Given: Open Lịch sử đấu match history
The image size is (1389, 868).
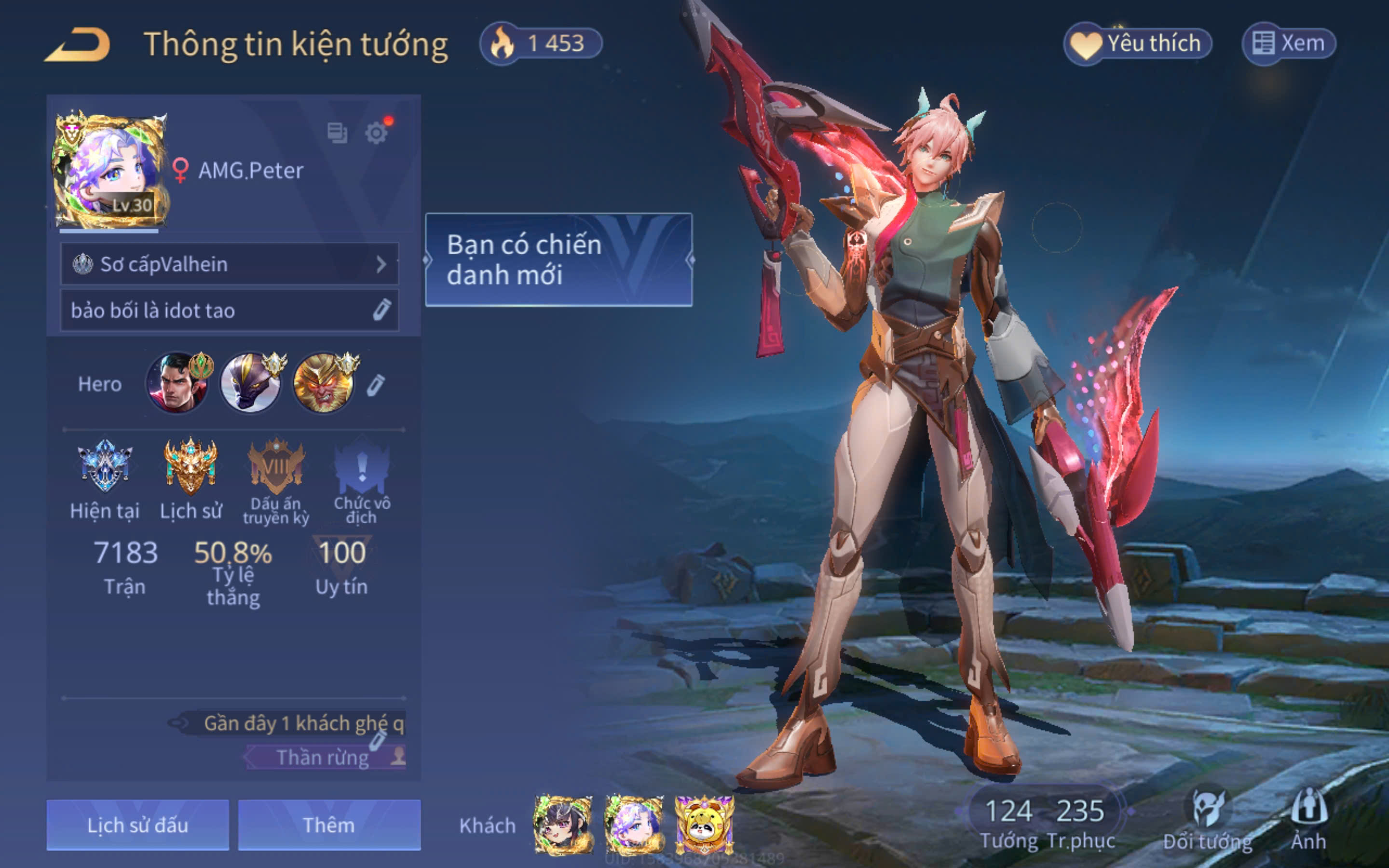Looking at the screenshot, I should 138,825.
